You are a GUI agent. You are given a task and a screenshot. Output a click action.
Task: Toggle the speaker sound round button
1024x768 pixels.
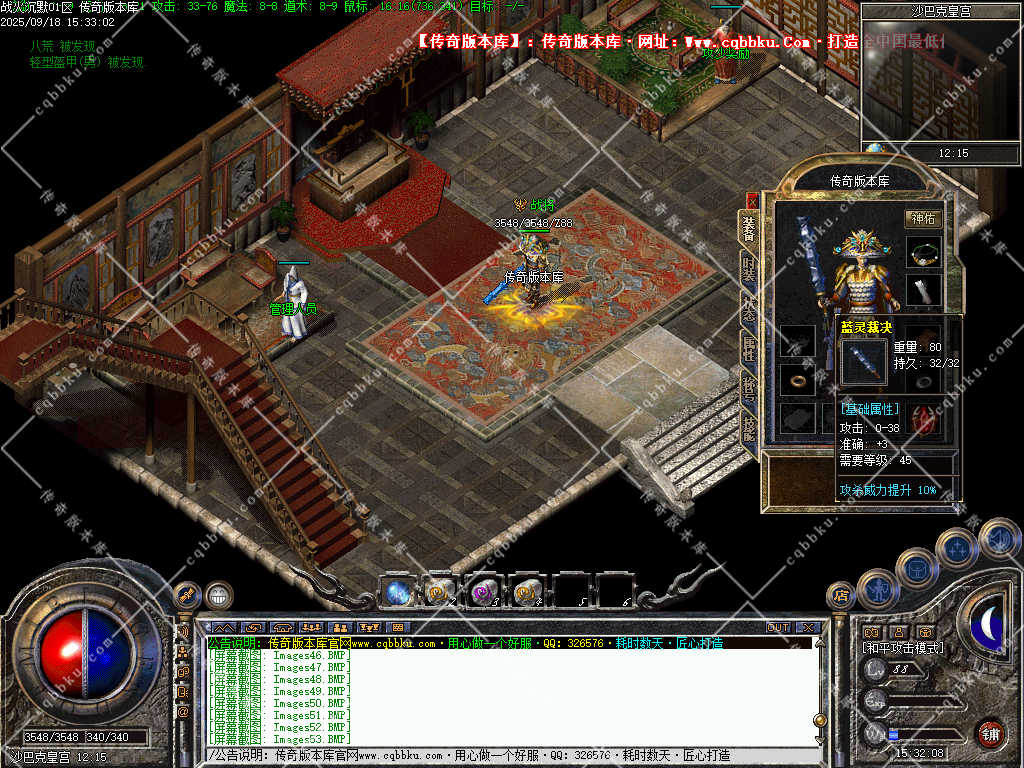[x=998, y=538]
